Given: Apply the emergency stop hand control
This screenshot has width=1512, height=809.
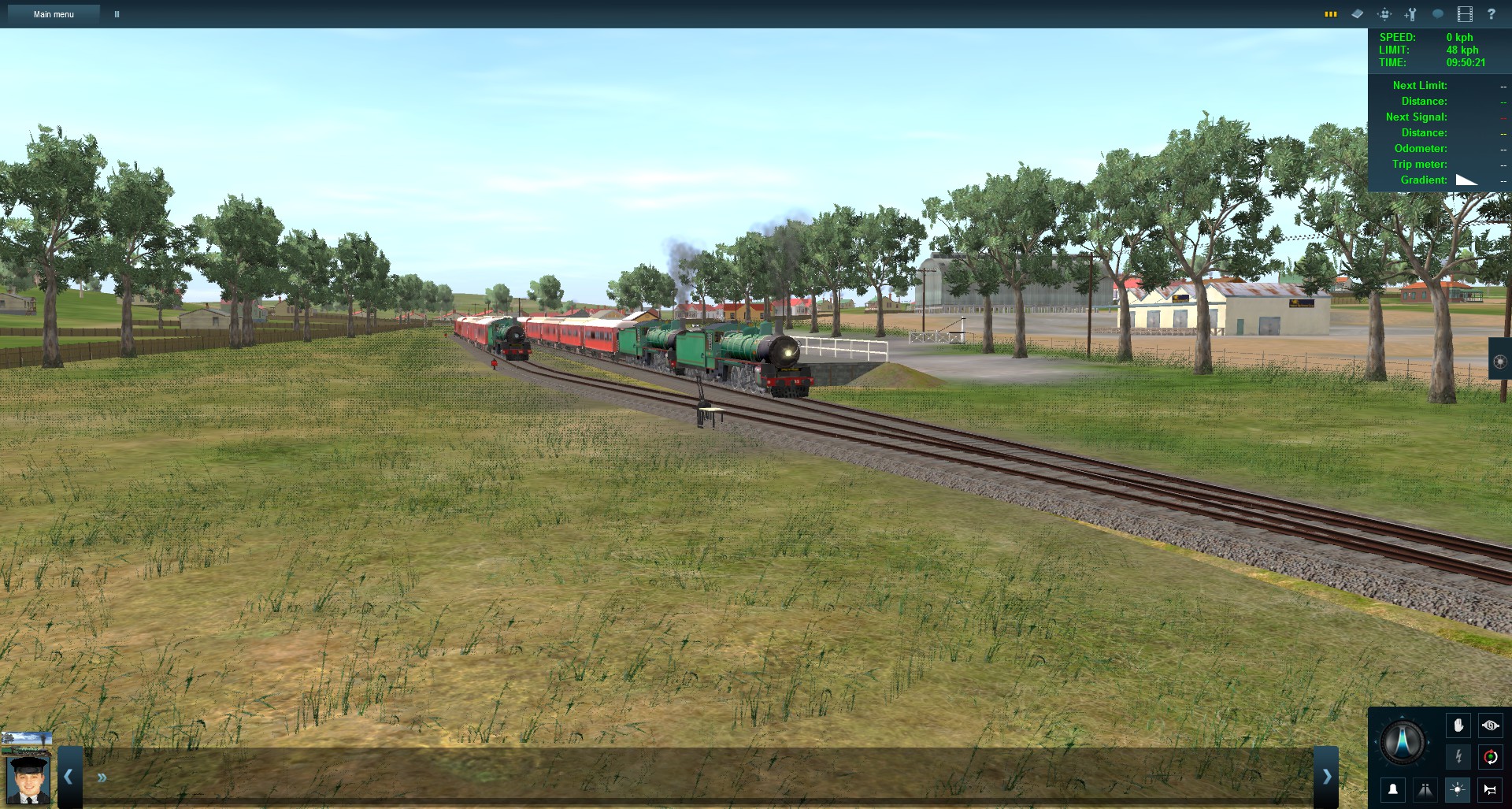Looking at the screenshot, I should click(1458, 726).
